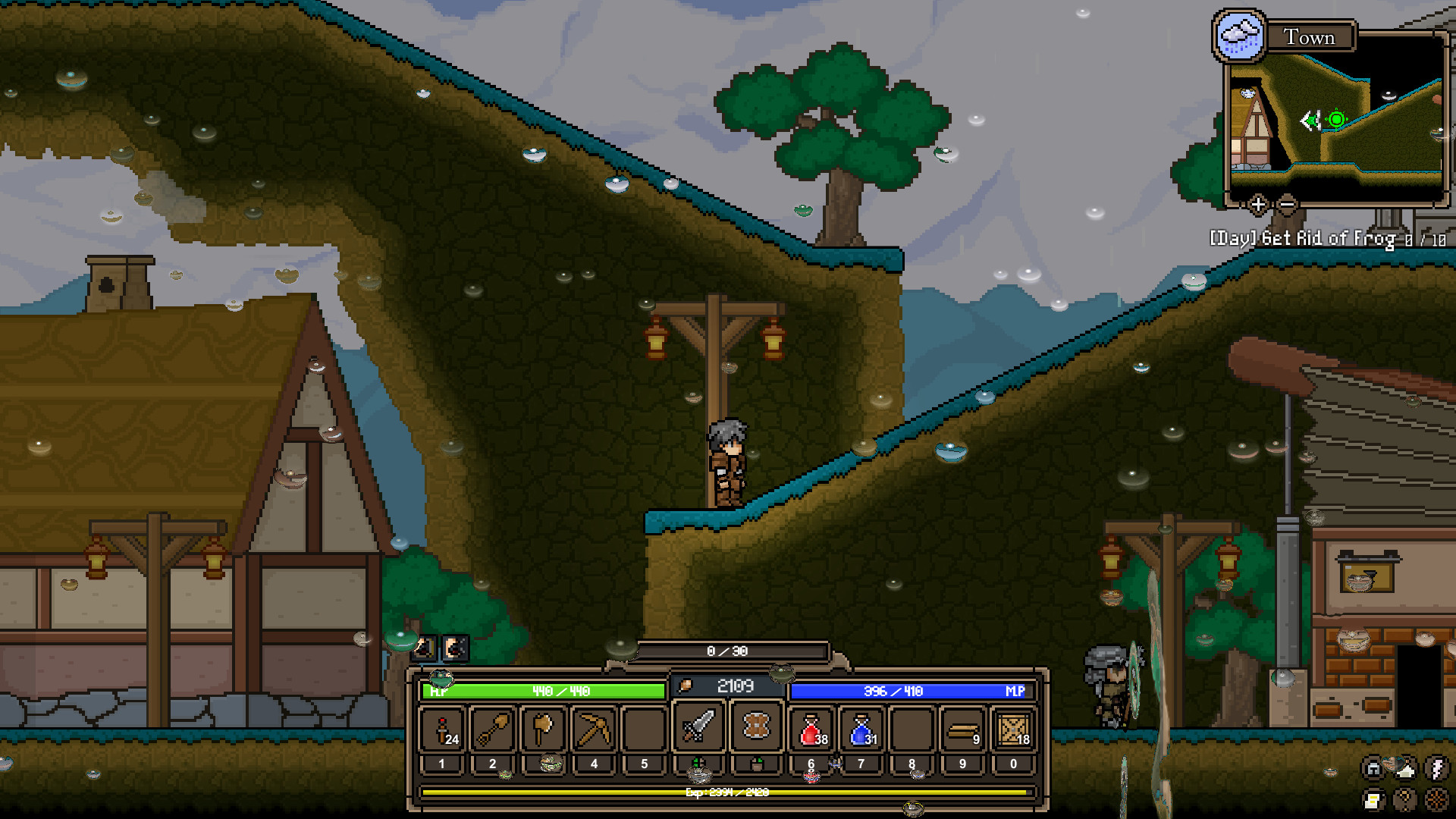This screenshot has width=1456, height=819.
Task: Select the torch in hotbar slot 1
Action: point(442,729)
